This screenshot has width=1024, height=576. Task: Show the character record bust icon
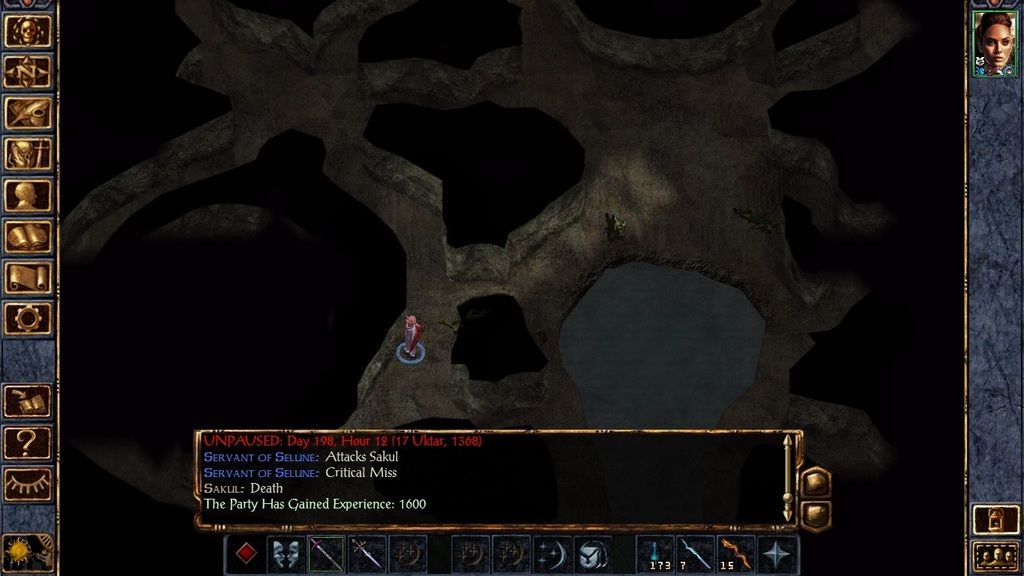[28, 195]
